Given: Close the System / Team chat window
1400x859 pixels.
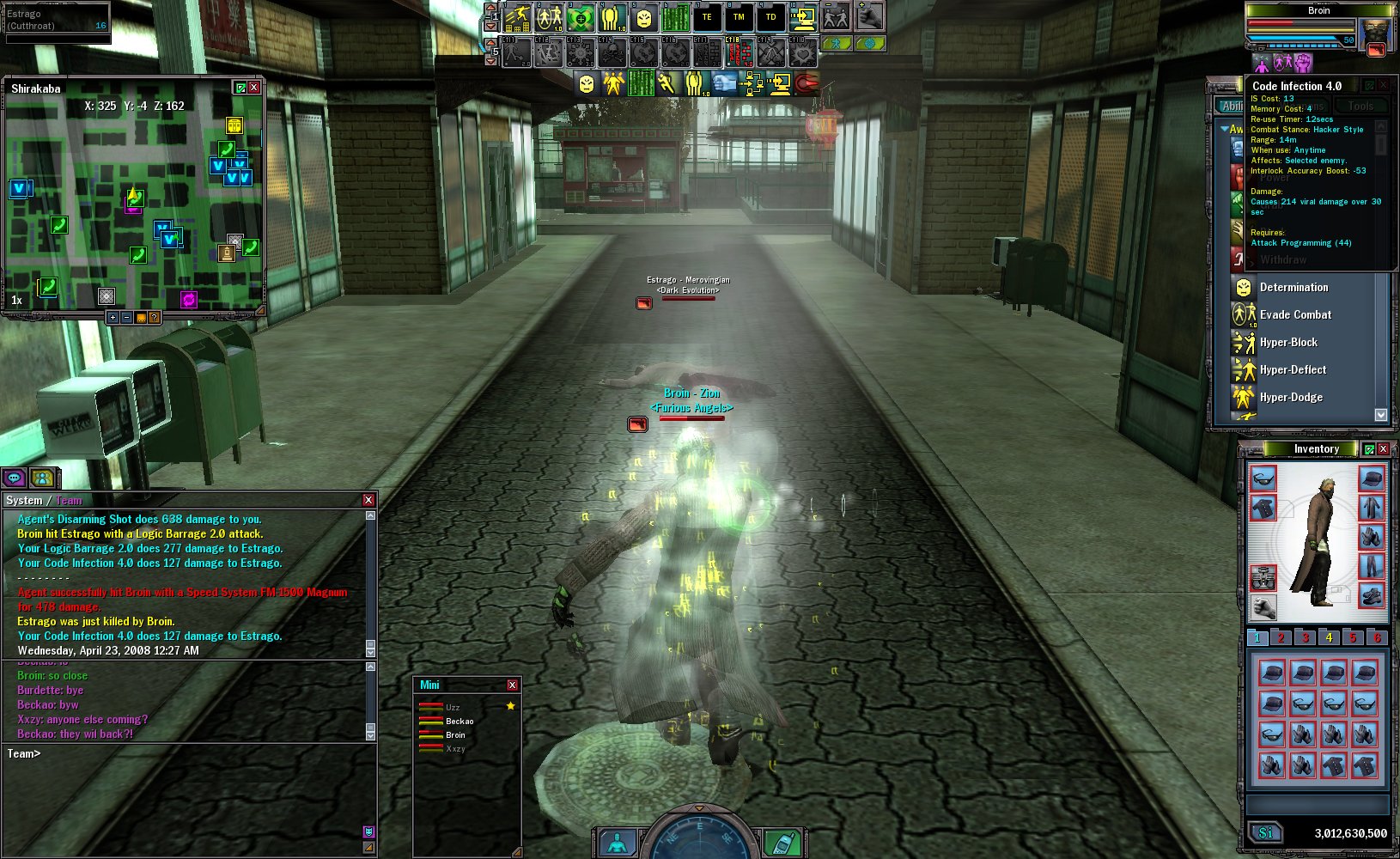Looking at the screenshot, I should click(x=368, y=500).
